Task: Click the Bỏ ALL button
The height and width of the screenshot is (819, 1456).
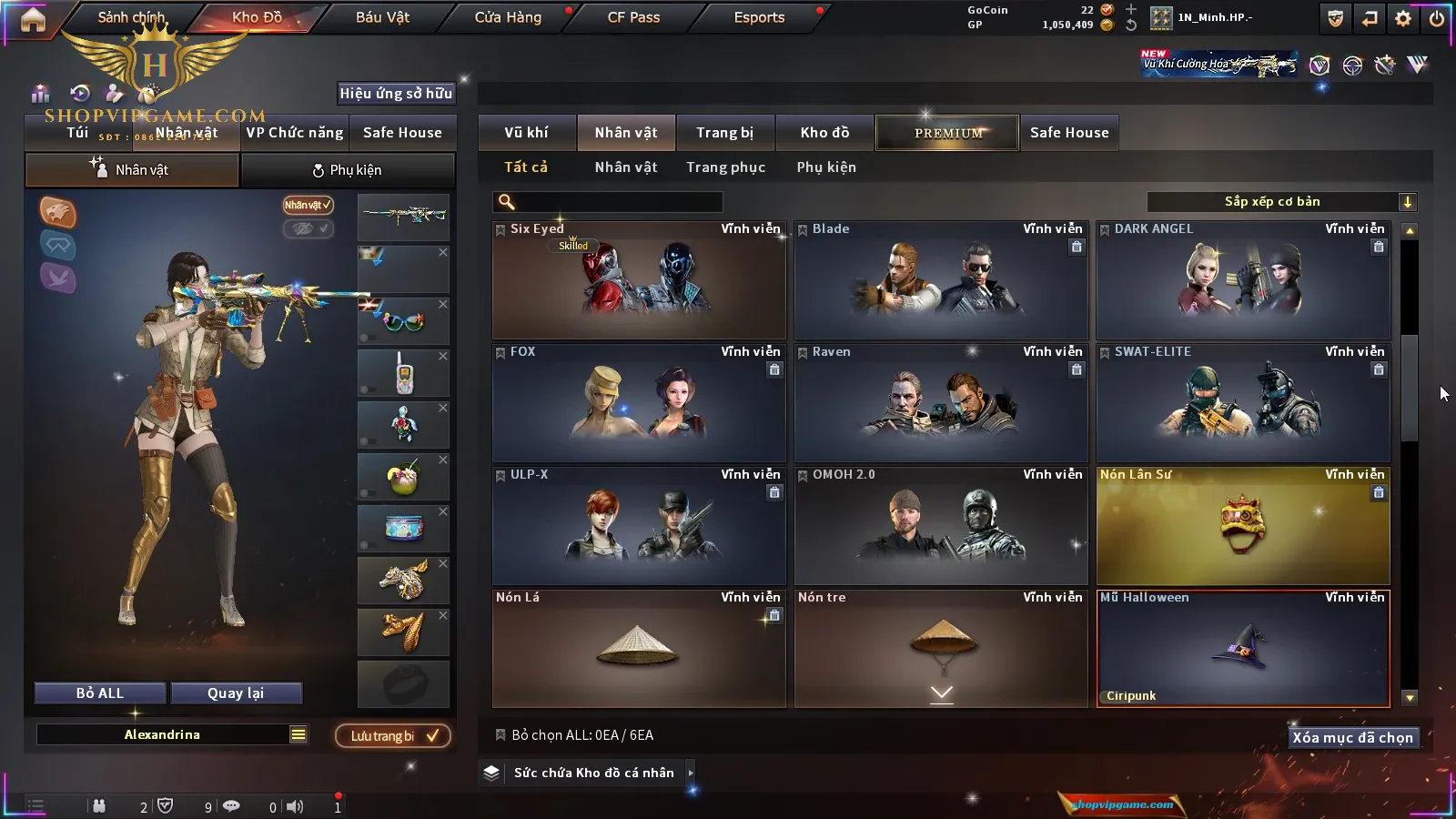Action: pos(100,693)
